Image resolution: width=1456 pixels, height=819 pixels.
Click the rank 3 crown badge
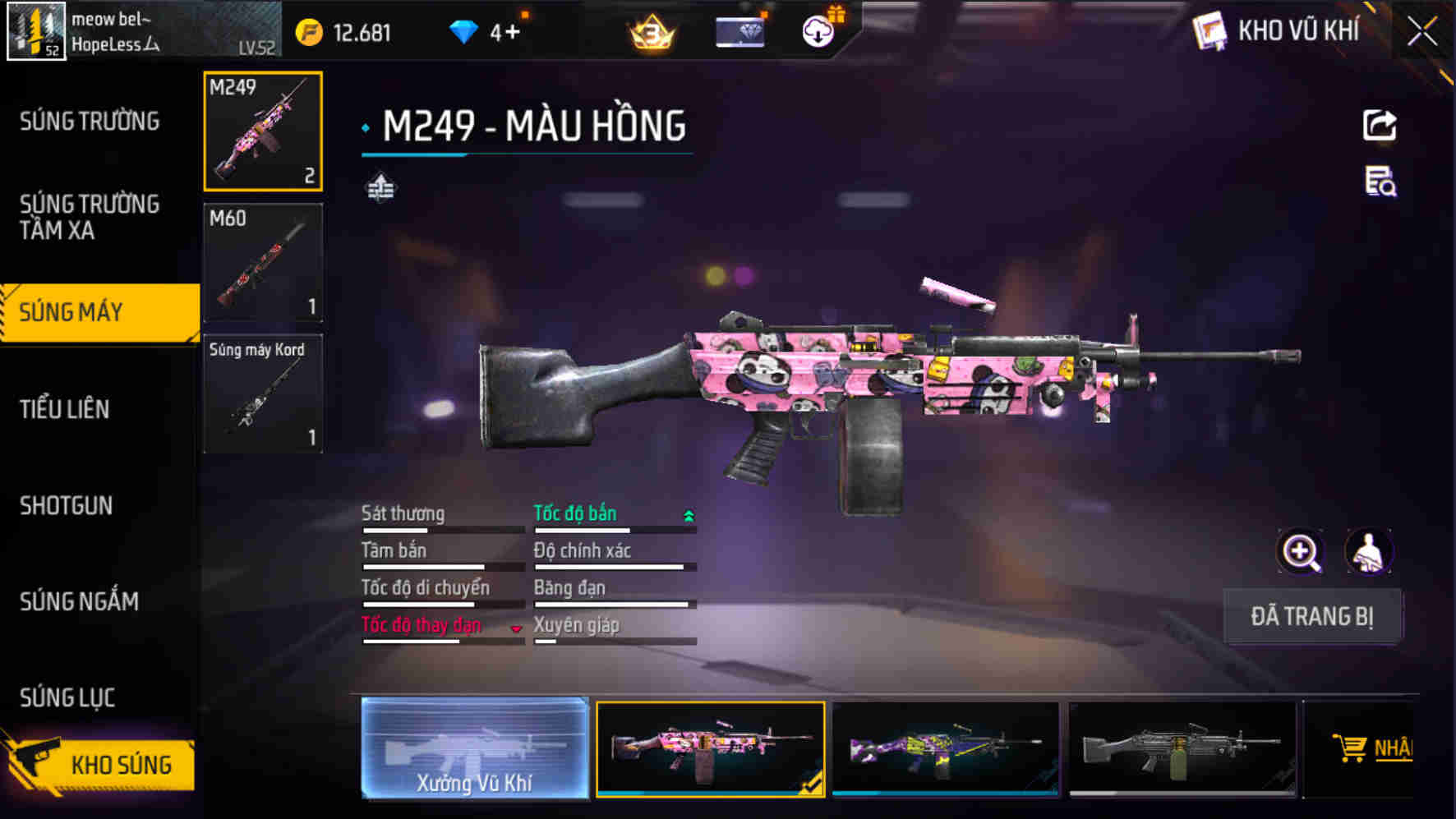648,33
